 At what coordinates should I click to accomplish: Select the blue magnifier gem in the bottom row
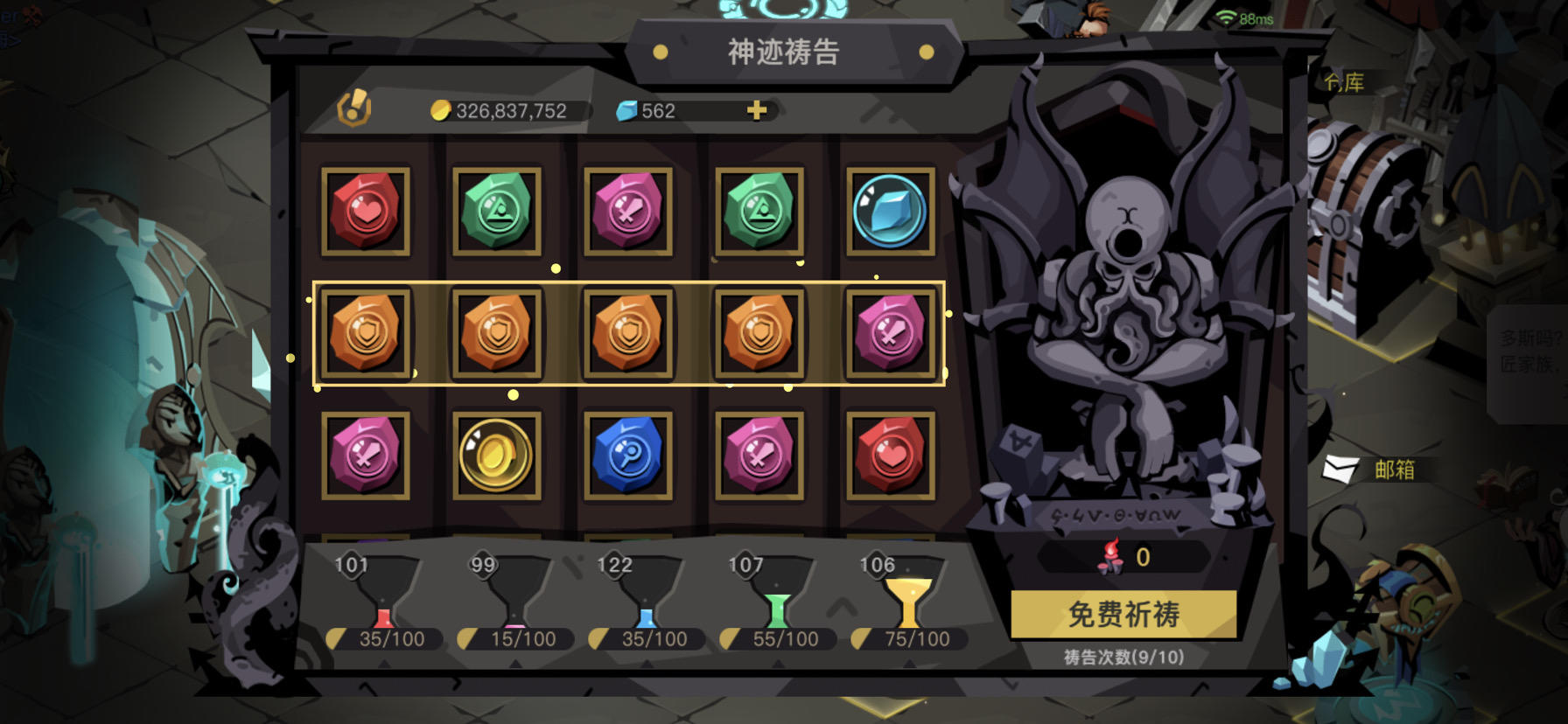(x=629, y=456)
